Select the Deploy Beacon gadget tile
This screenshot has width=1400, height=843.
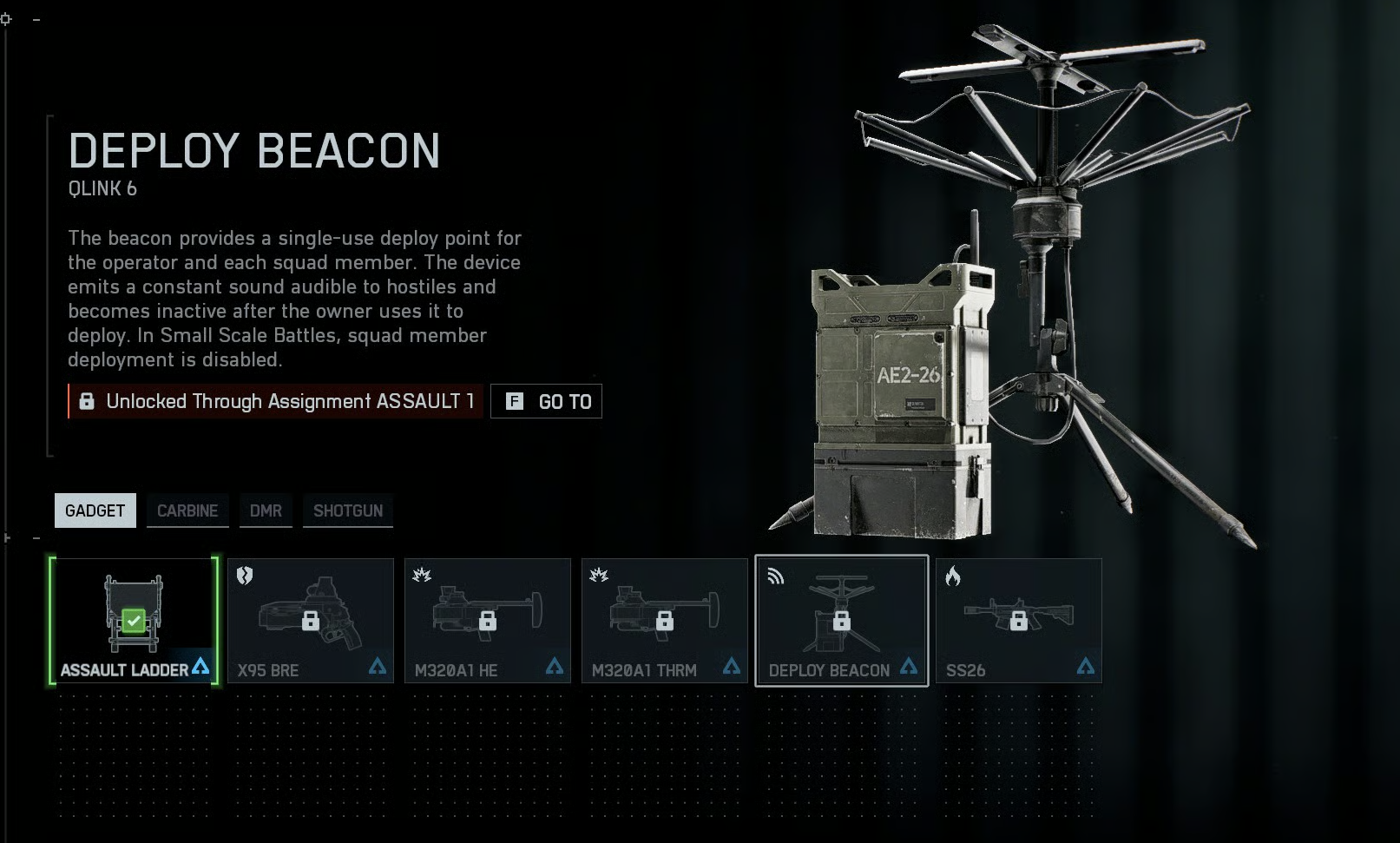click(841, 621)
